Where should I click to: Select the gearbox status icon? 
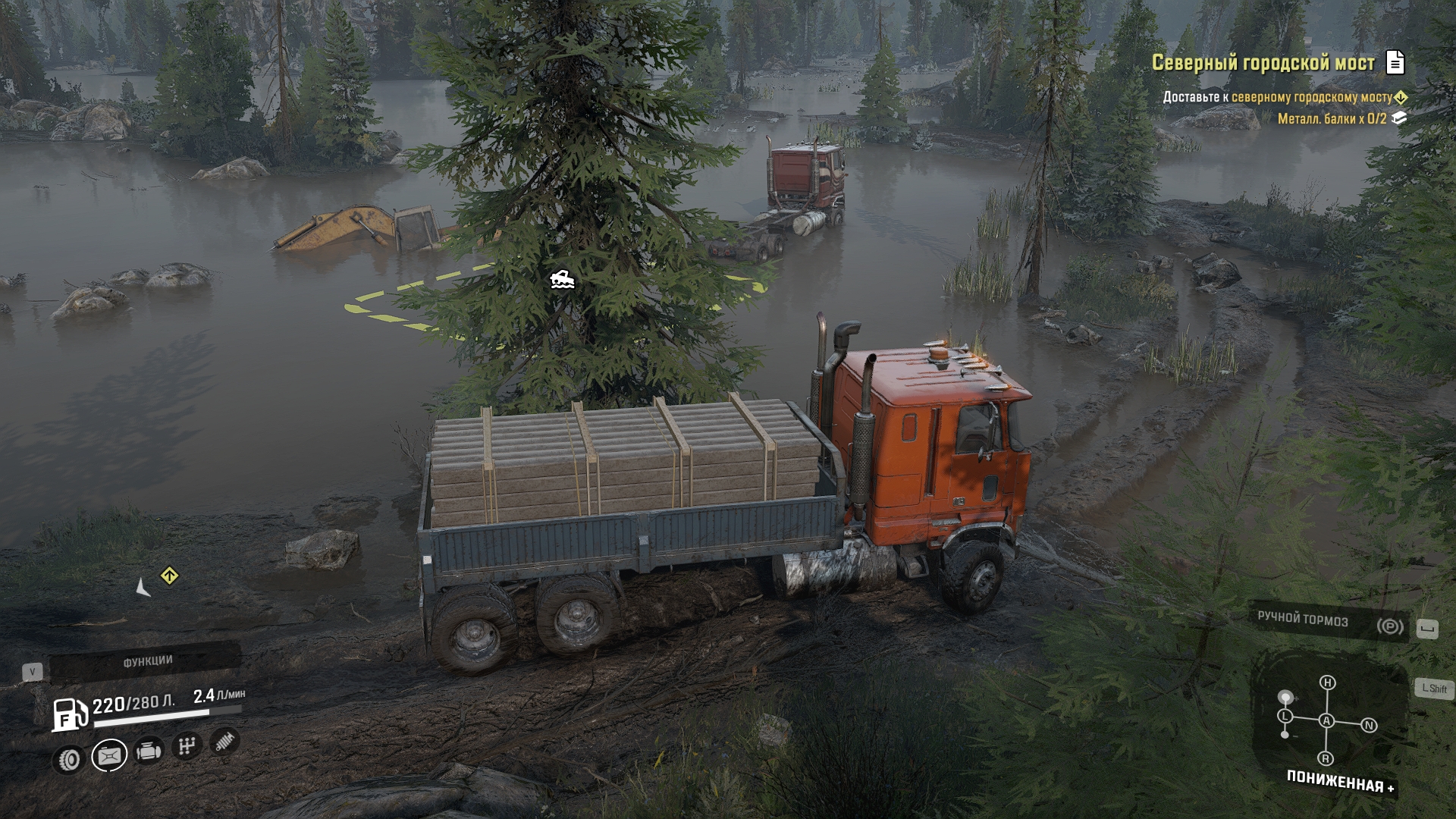(x=187, y=746)
